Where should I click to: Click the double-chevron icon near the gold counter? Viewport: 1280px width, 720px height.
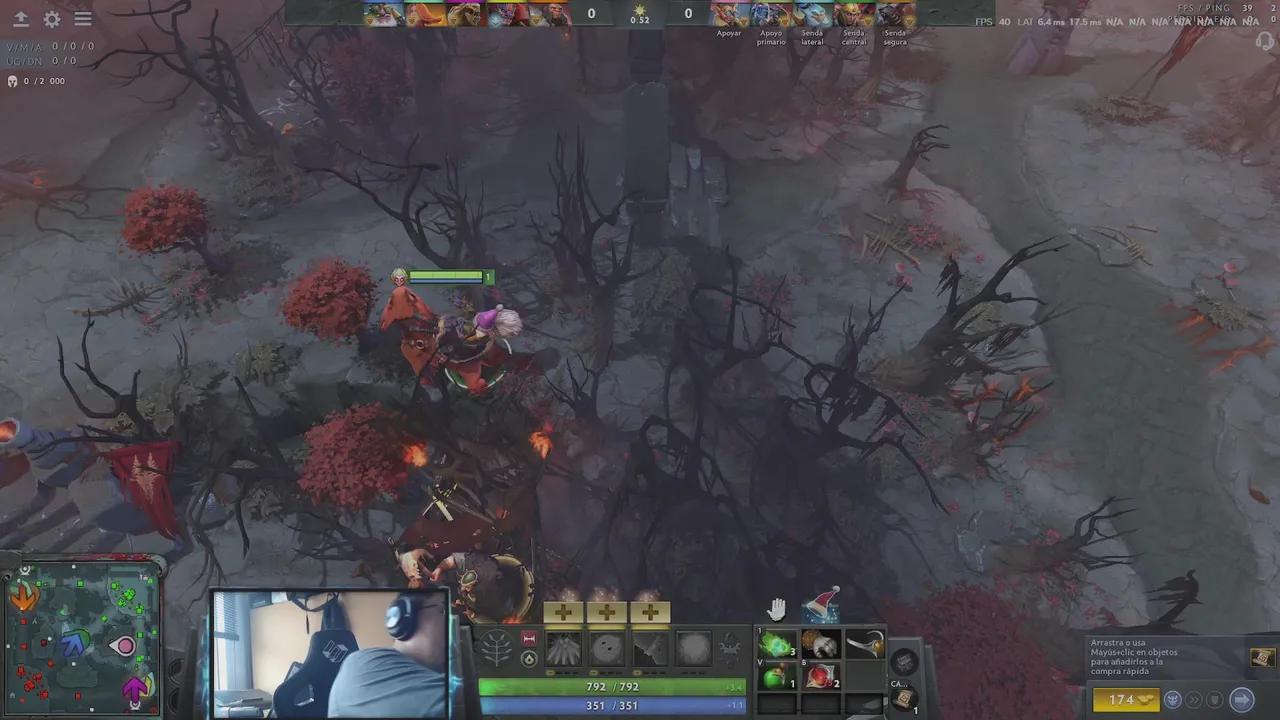pos(1194,701)
